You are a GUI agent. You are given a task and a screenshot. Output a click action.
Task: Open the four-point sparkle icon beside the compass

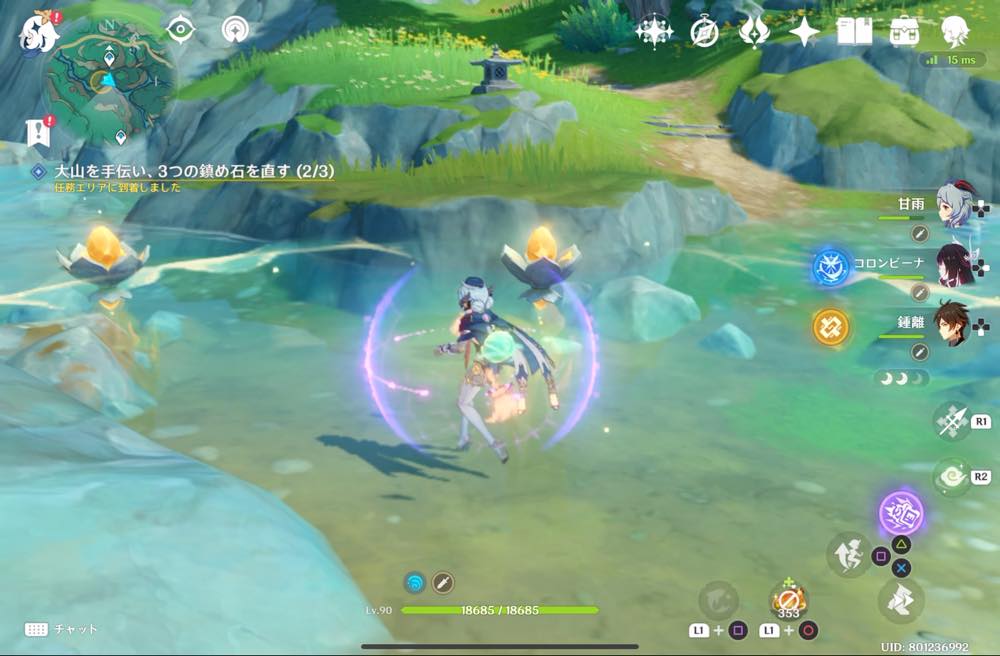[654, 32]
